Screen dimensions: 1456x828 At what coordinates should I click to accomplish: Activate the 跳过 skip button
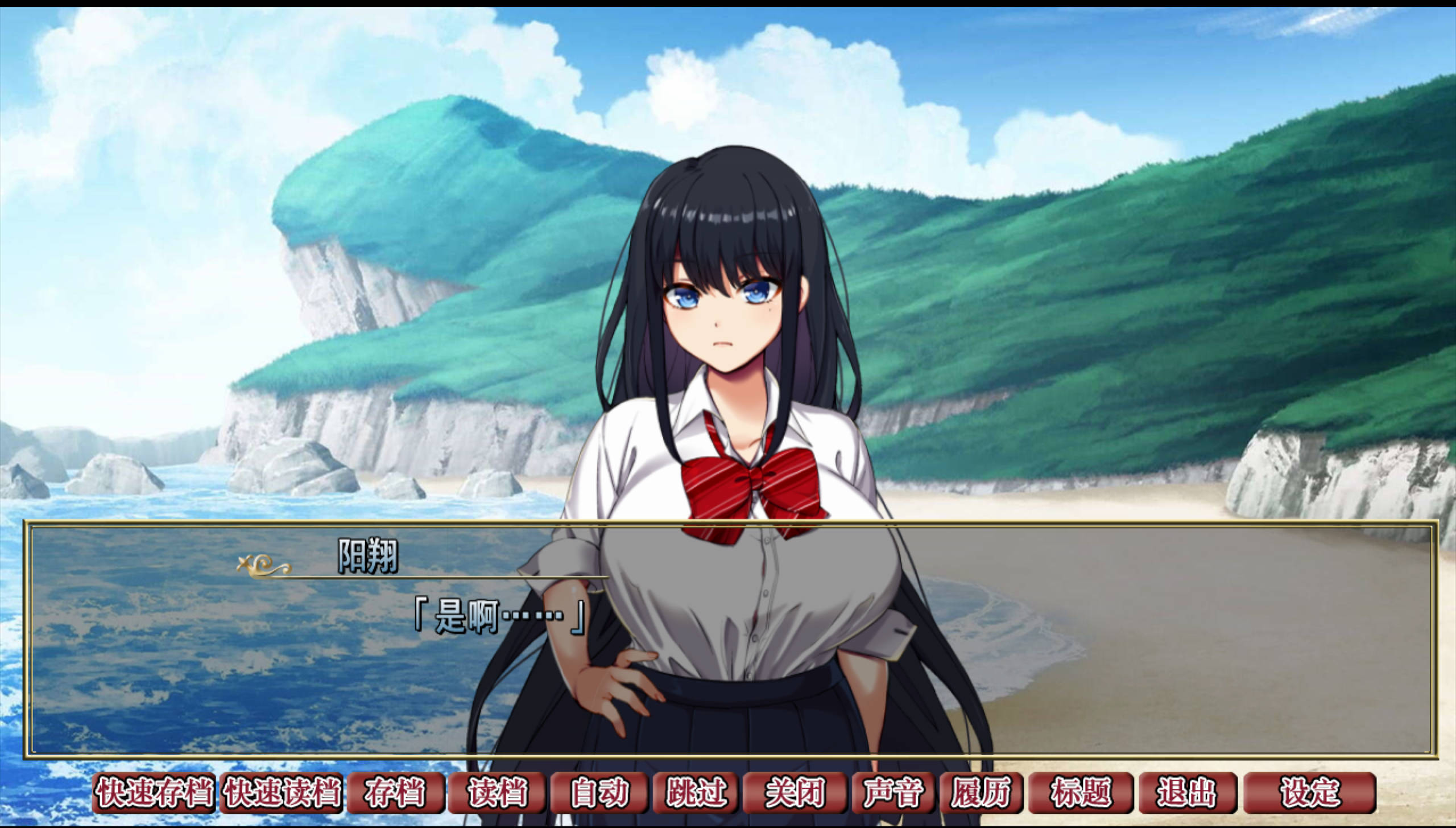coord(696,792)
